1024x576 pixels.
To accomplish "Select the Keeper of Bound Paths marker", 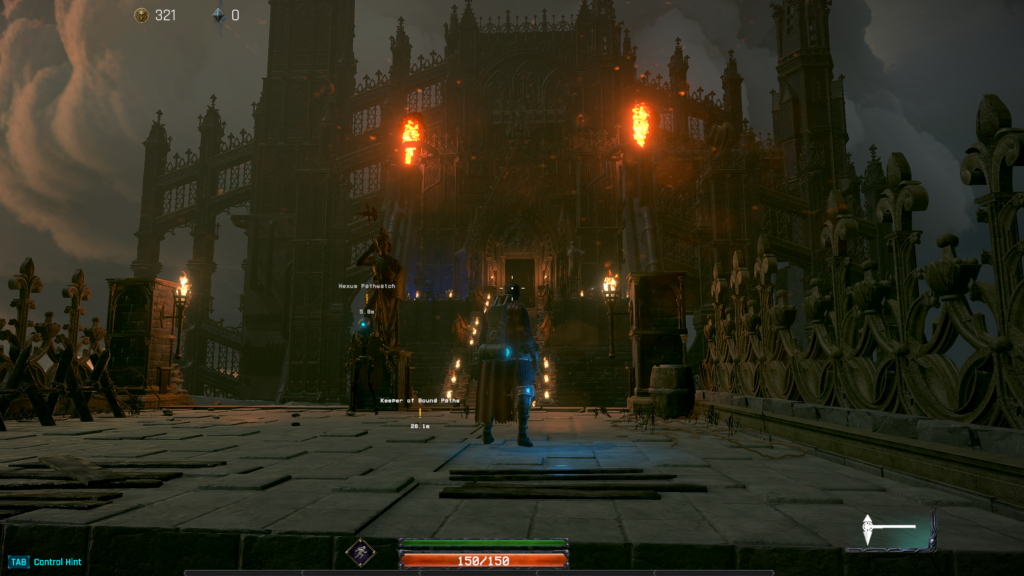I will (419, 400).
